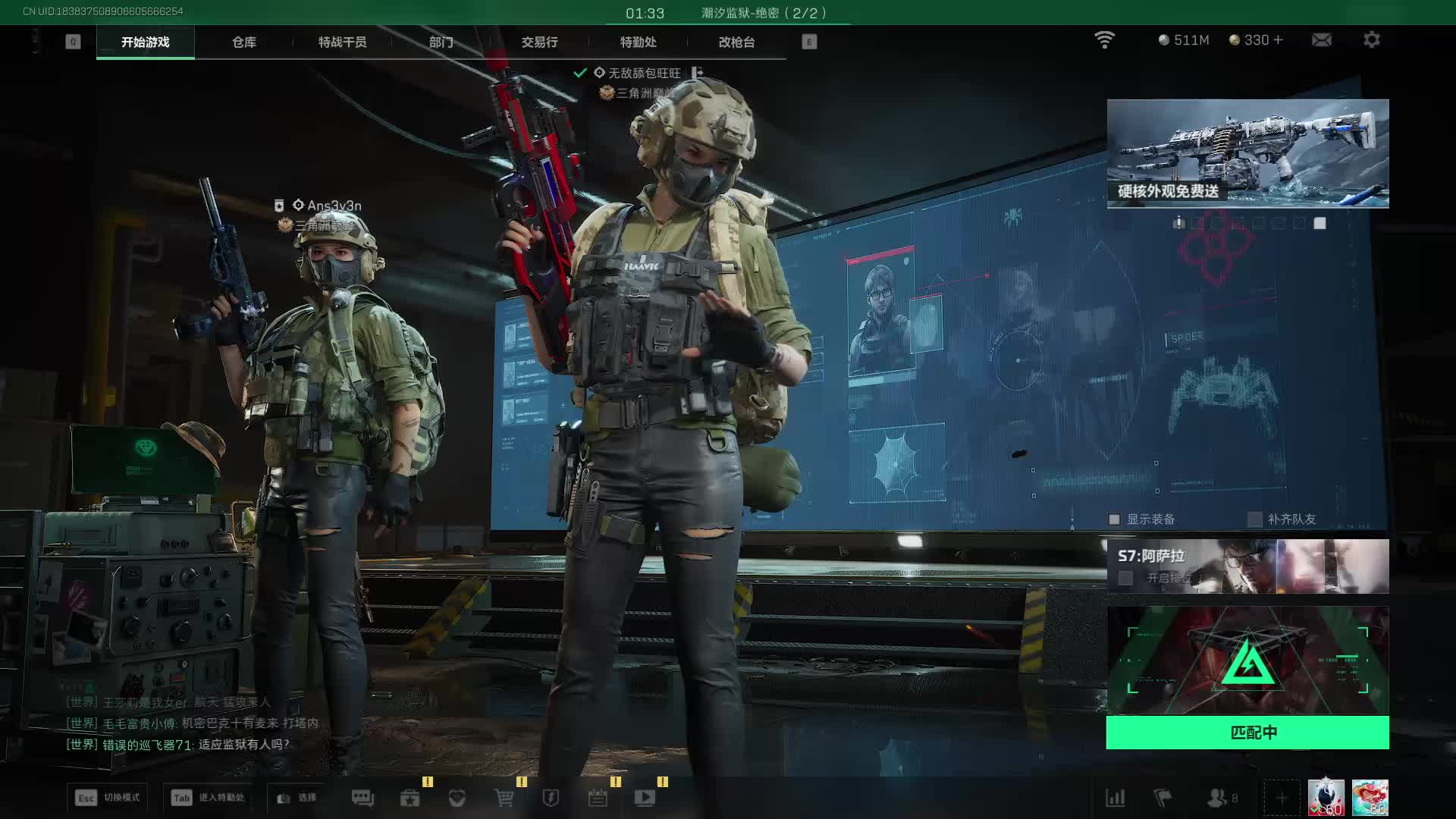Open the bar chart statistics icon

tap(1116, 798)
